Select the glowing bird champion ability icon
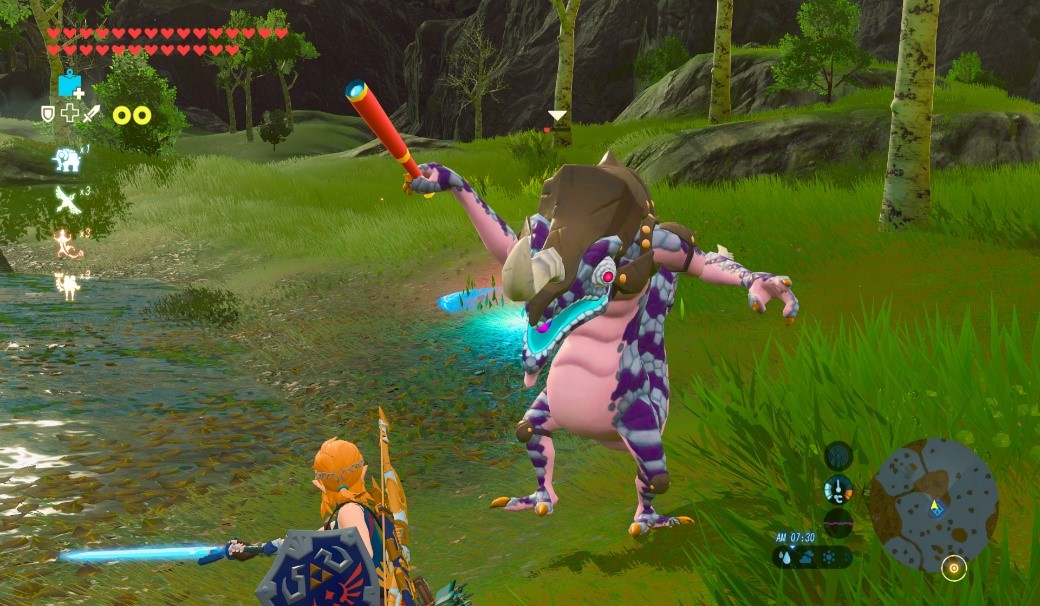 68,200
